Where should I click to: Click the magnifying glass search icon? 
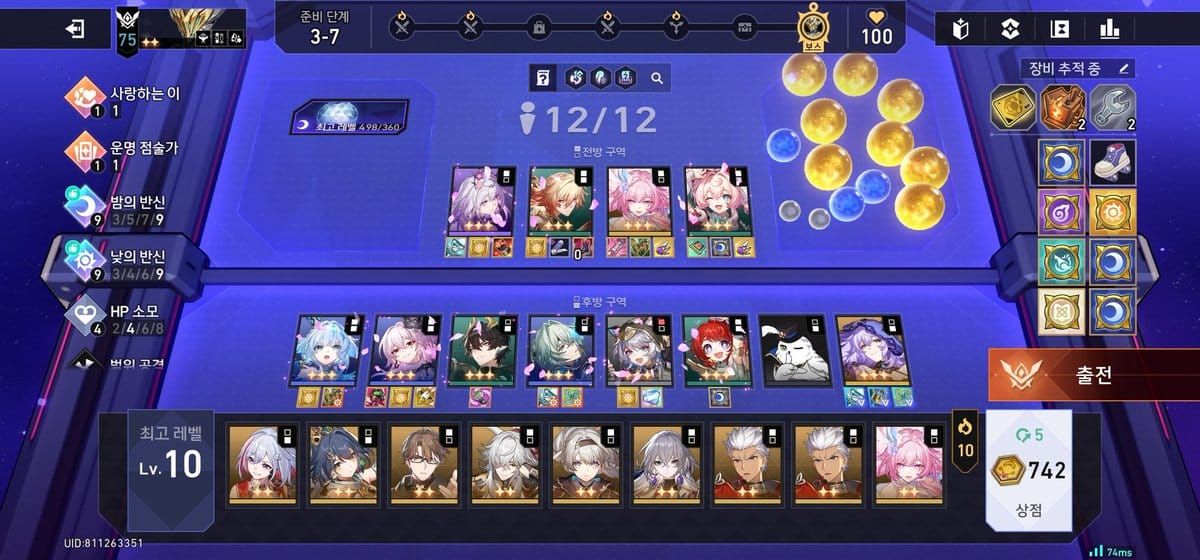(x=657, y=77)
